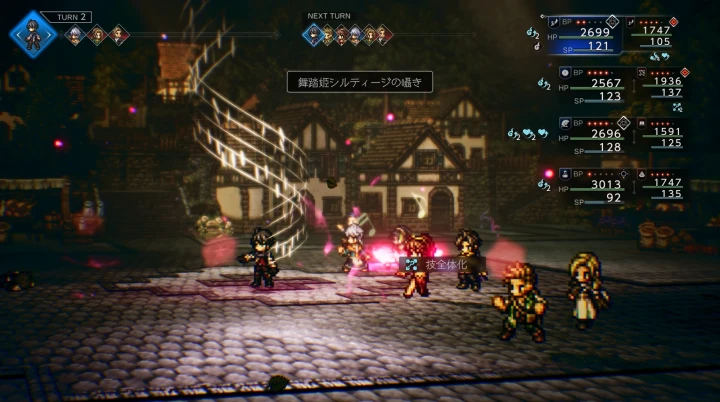The image size is (720, 402).
Task: Choose the party member panel showing 2567 HP
Action: click(595, 87)
